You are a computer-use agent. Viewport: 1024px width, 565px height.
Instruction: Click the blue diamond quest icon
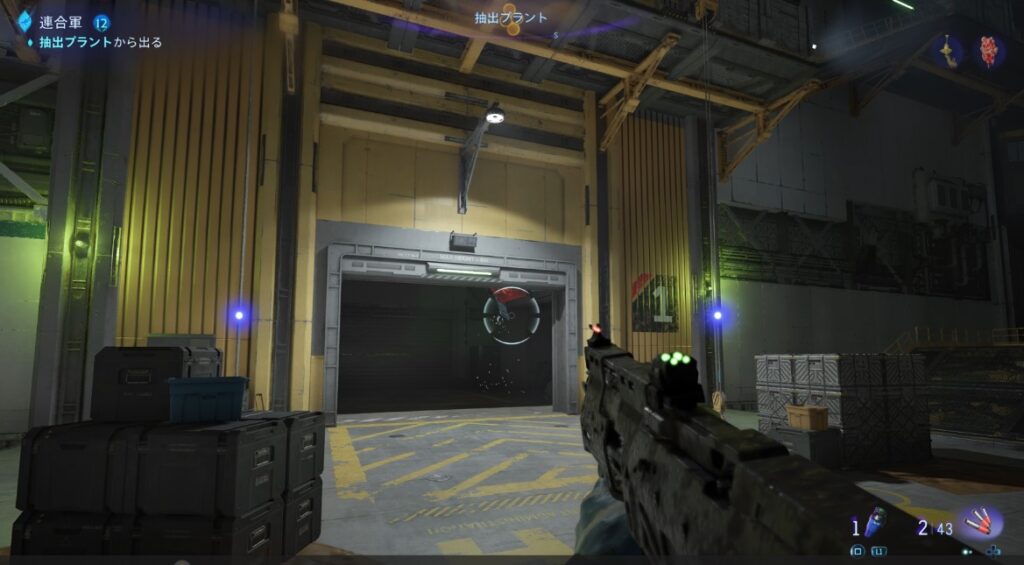coord(25,23)
